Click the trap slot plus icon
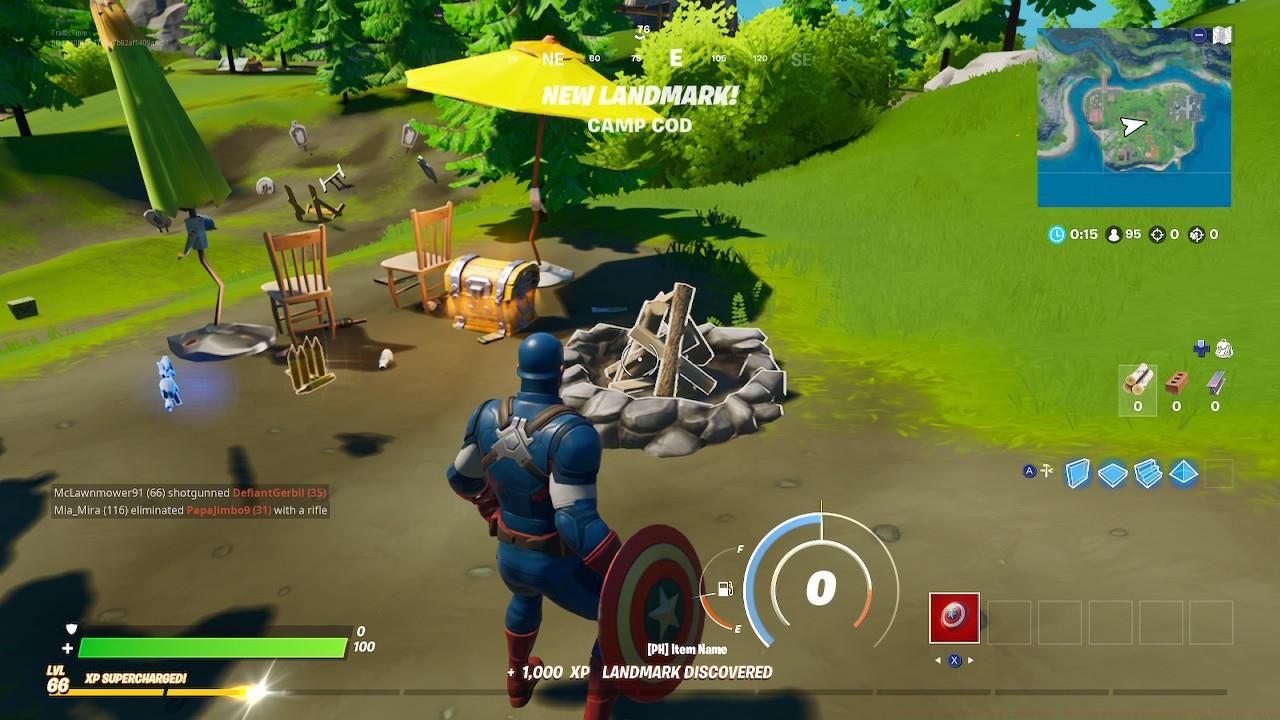This screenshot has height=720, width=1280. (1200, 348)
